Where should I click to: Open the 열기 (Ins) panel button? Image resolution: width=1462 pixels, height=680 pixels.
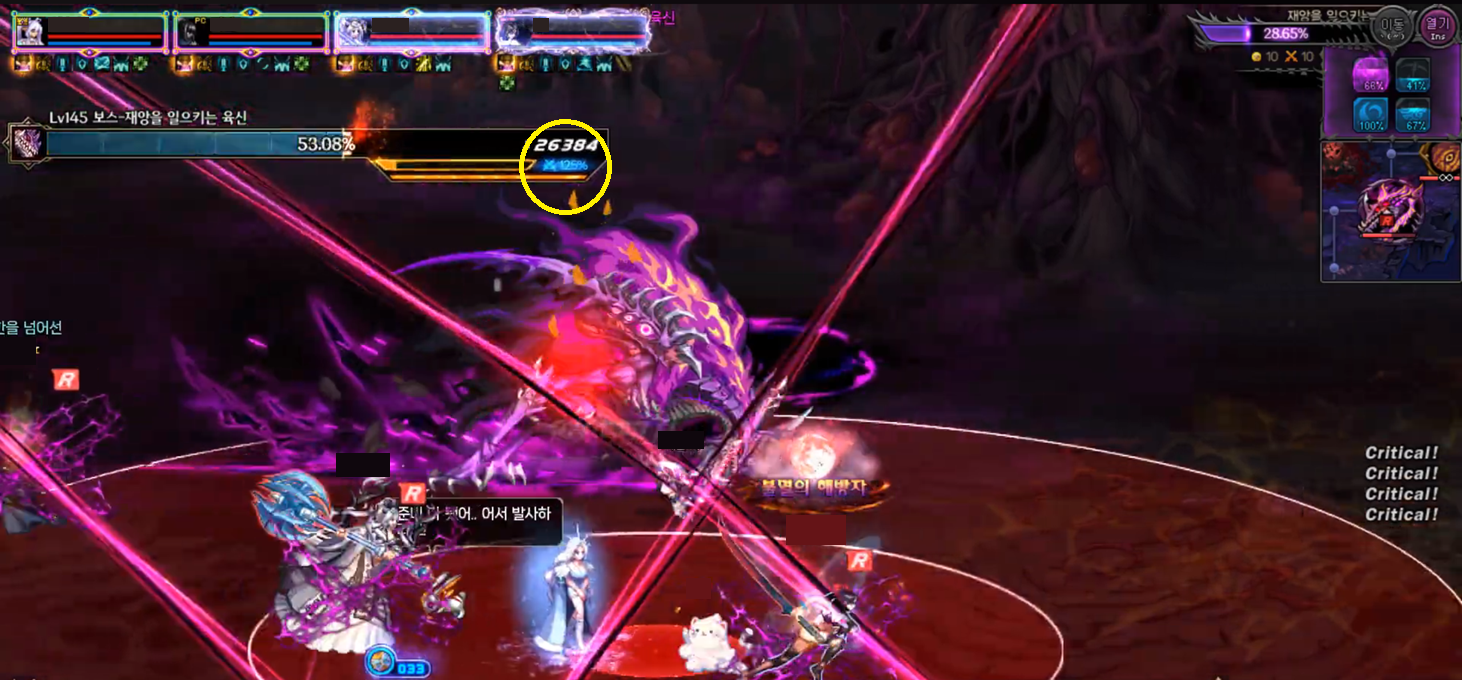click(x=1437, y=27)
